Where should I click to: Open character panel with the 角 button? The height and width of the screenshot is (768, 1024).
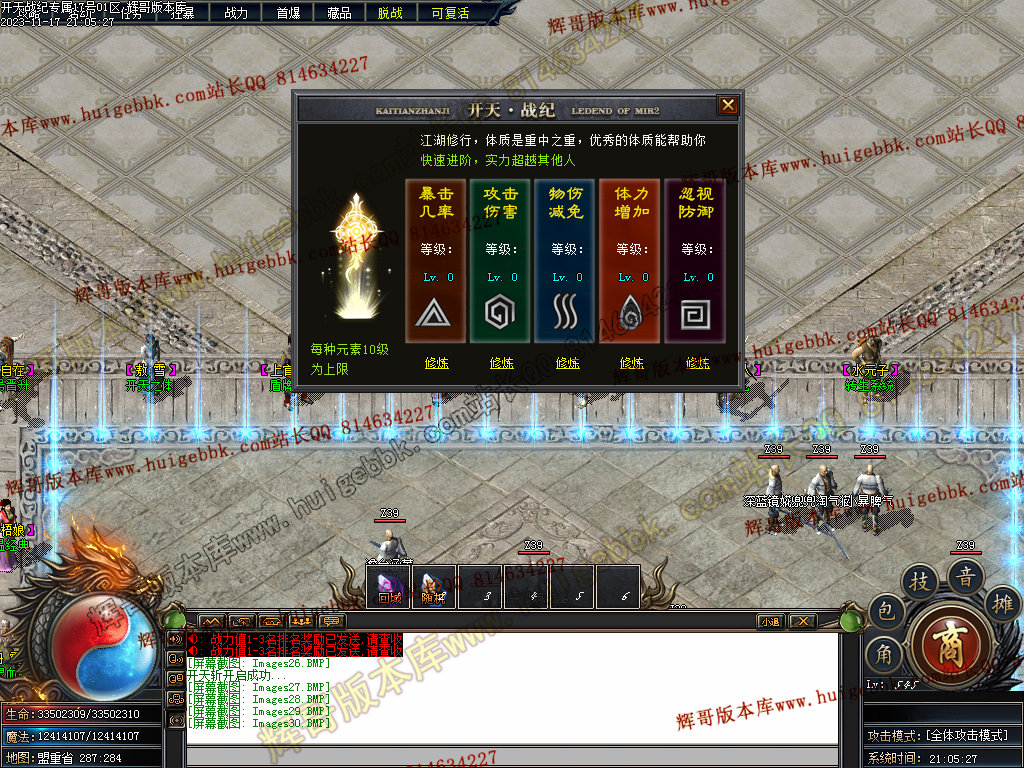pyautogui.click(x=885, y=655)
